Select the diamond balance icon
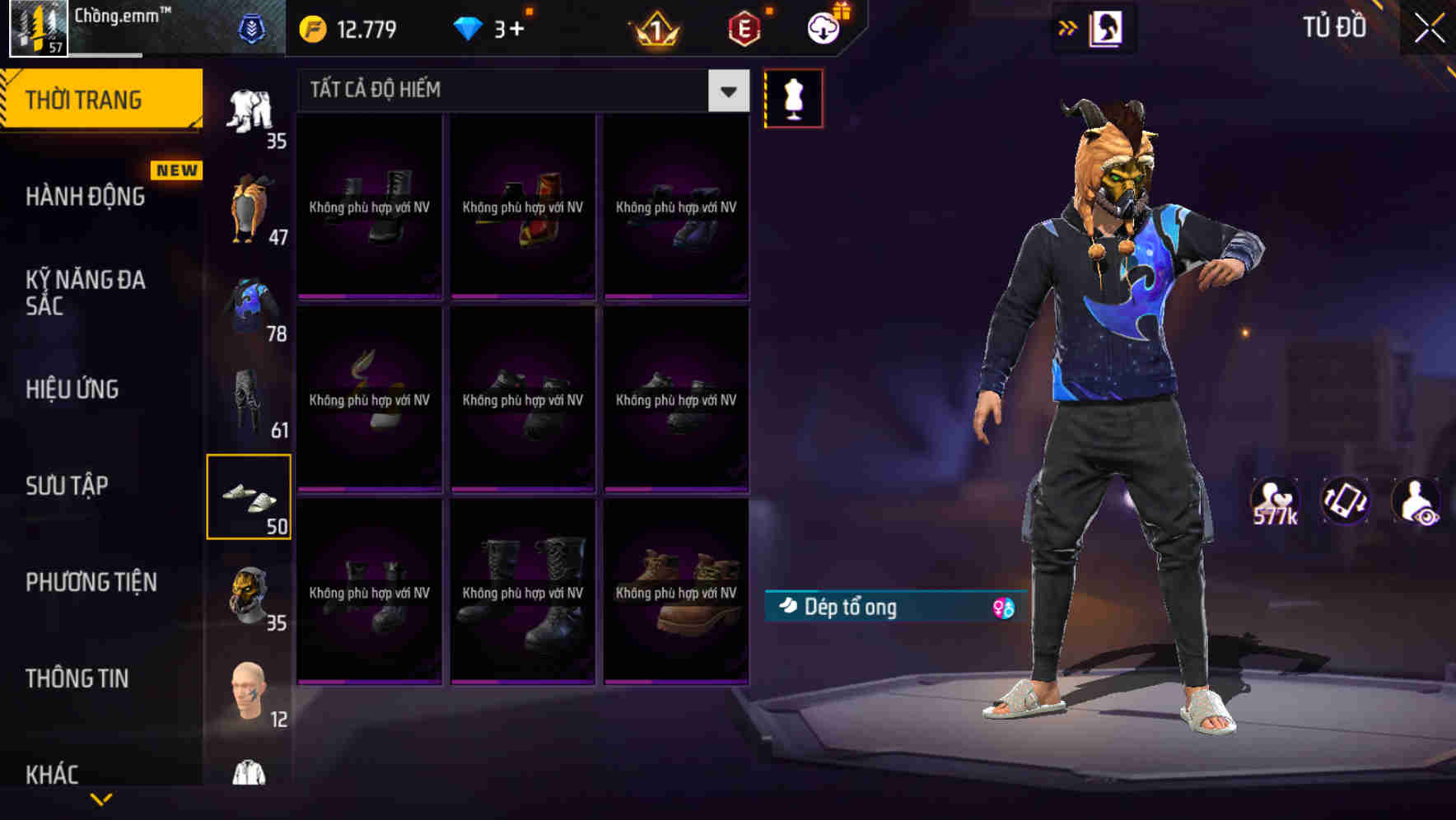Viewport: 1456px width, 820px height. coord(468,27)
